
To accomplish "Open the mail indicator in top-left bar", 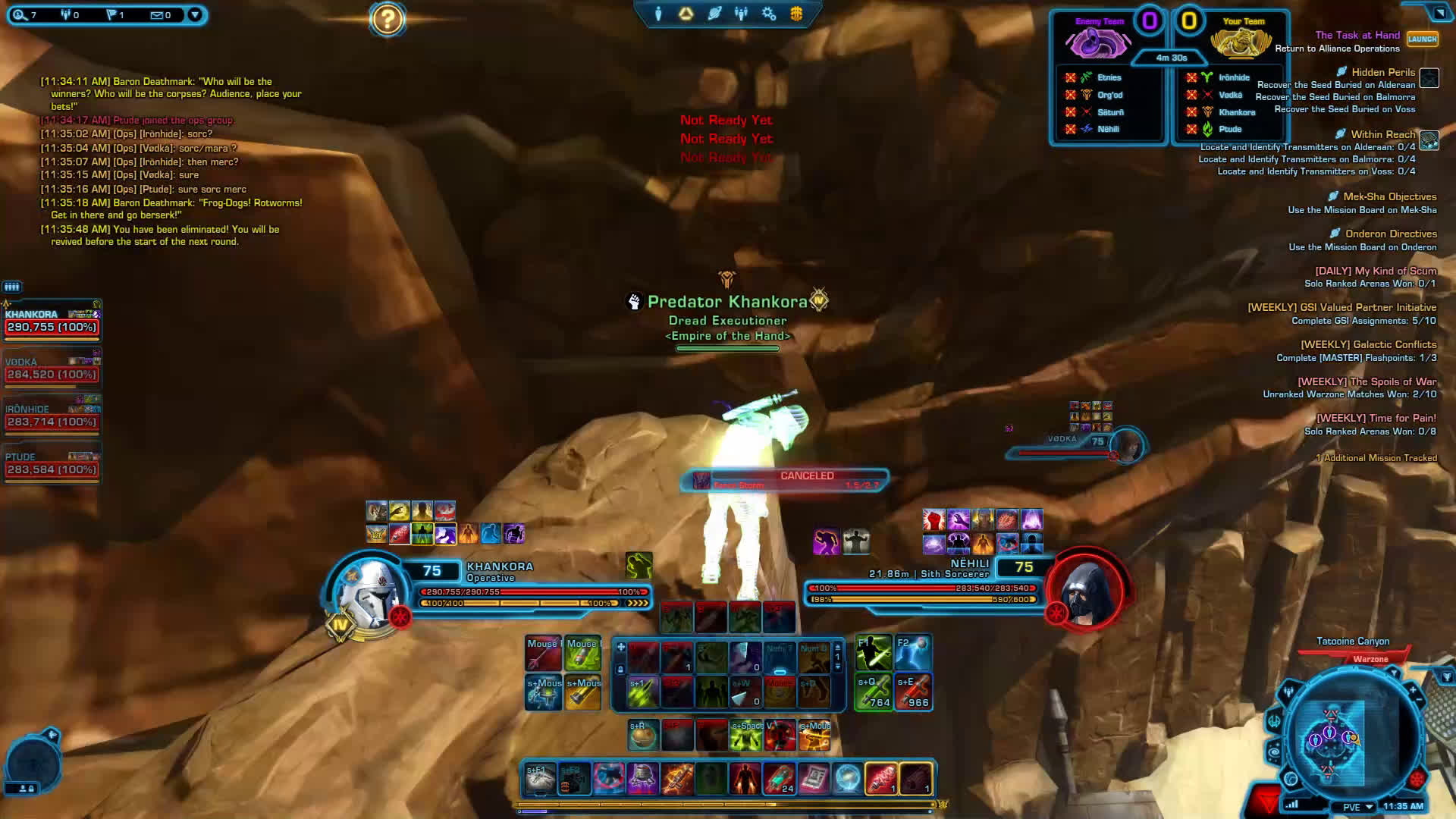I will tap(160, 14).
